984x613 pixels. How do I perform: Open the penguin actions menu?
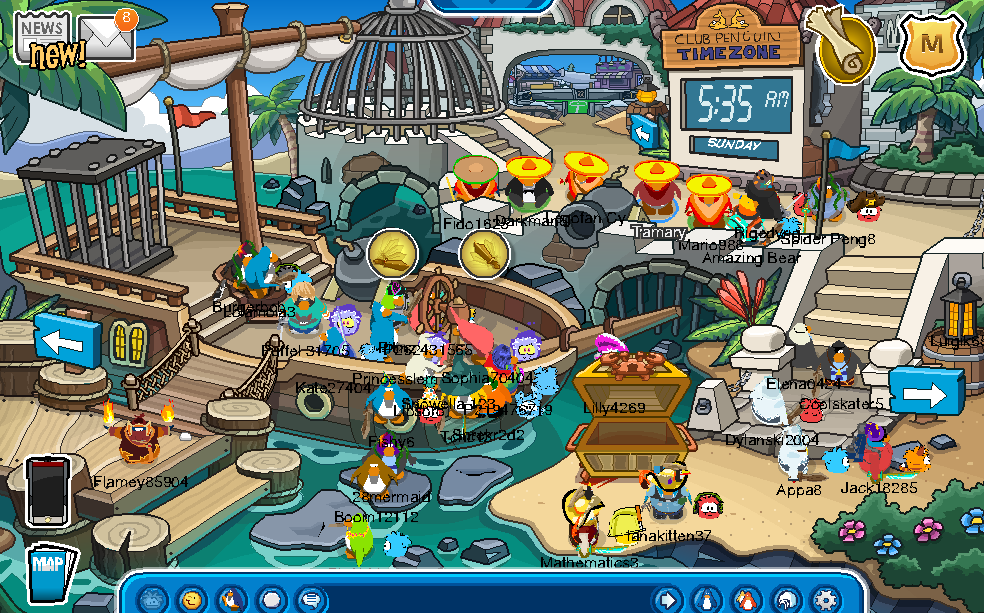(x=232, y=599)
